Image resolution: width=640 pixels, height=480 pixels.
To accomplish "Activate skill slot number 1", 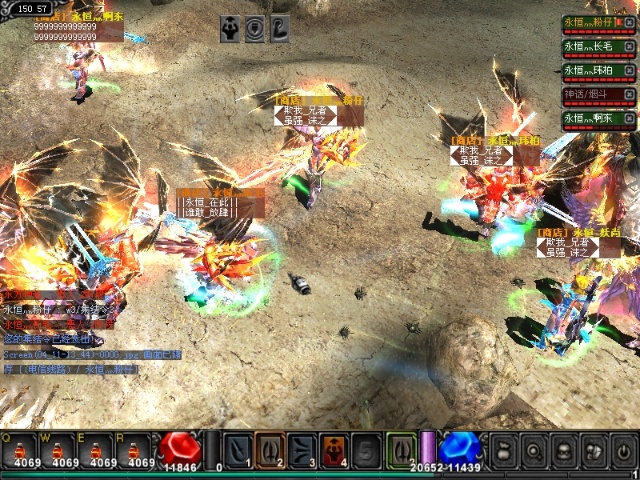I will coord(238,450).
